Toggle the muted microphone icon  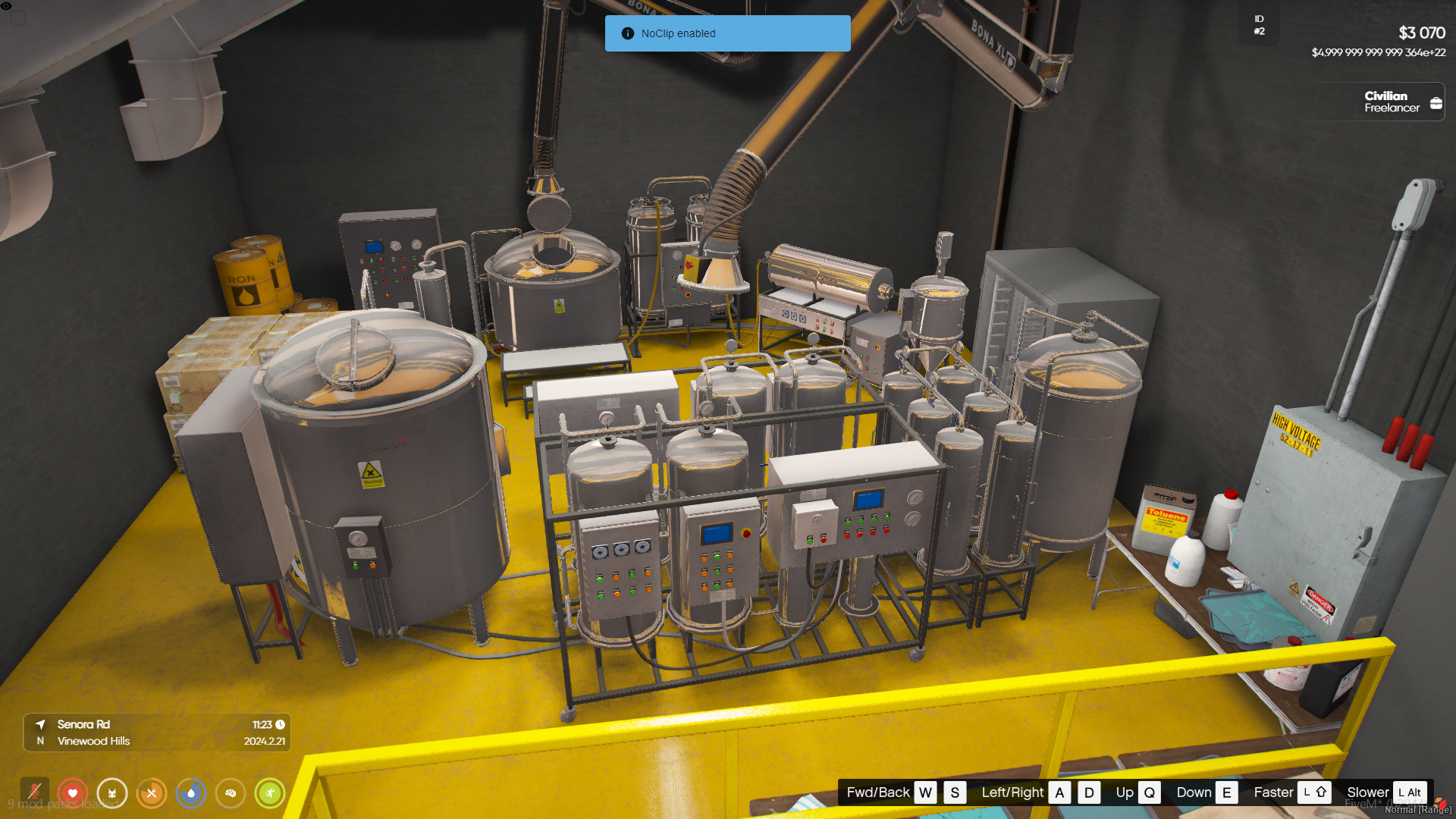pos(34,793)
